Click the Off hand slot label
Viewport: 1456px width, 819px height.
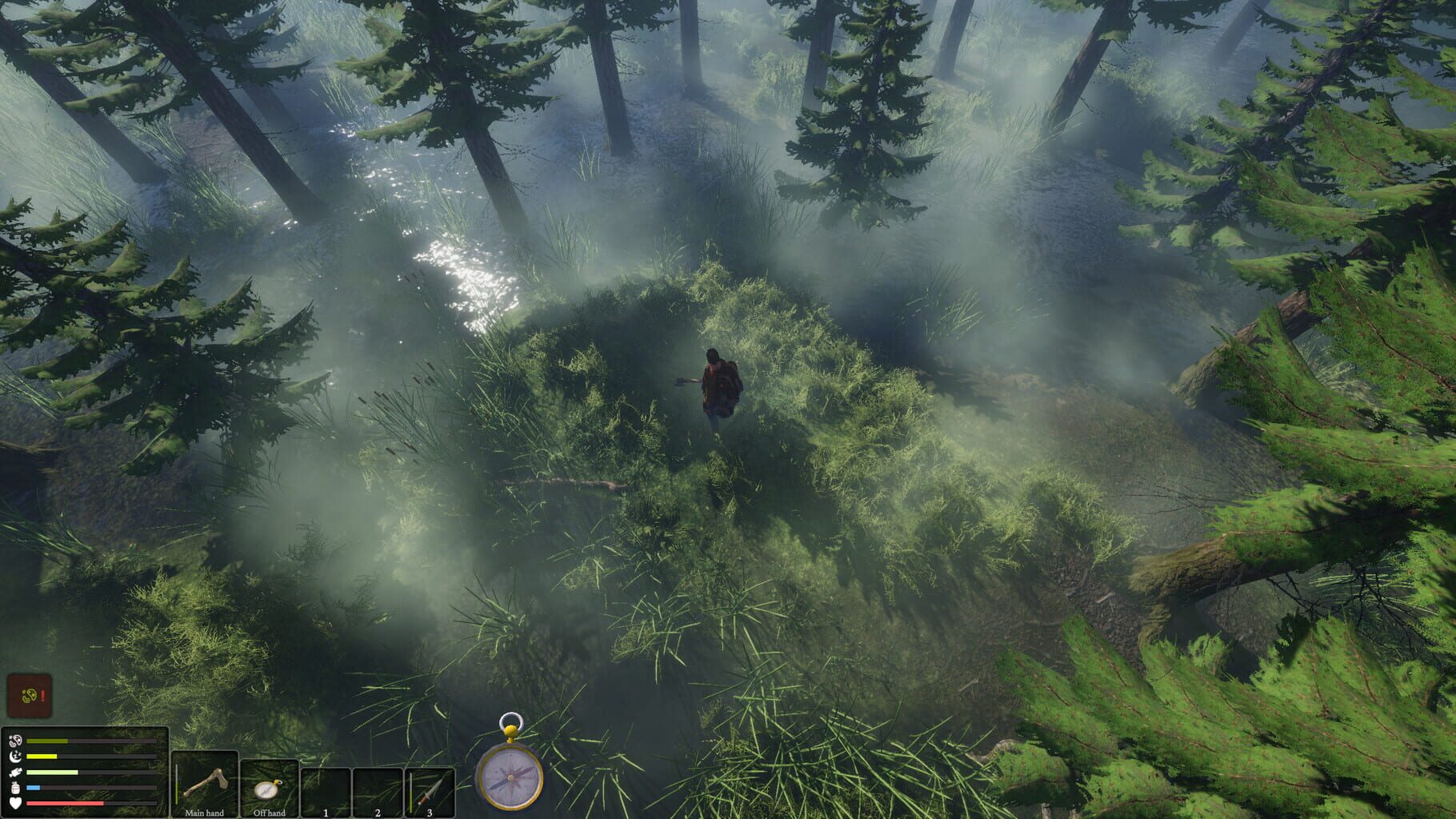(269, 813)
